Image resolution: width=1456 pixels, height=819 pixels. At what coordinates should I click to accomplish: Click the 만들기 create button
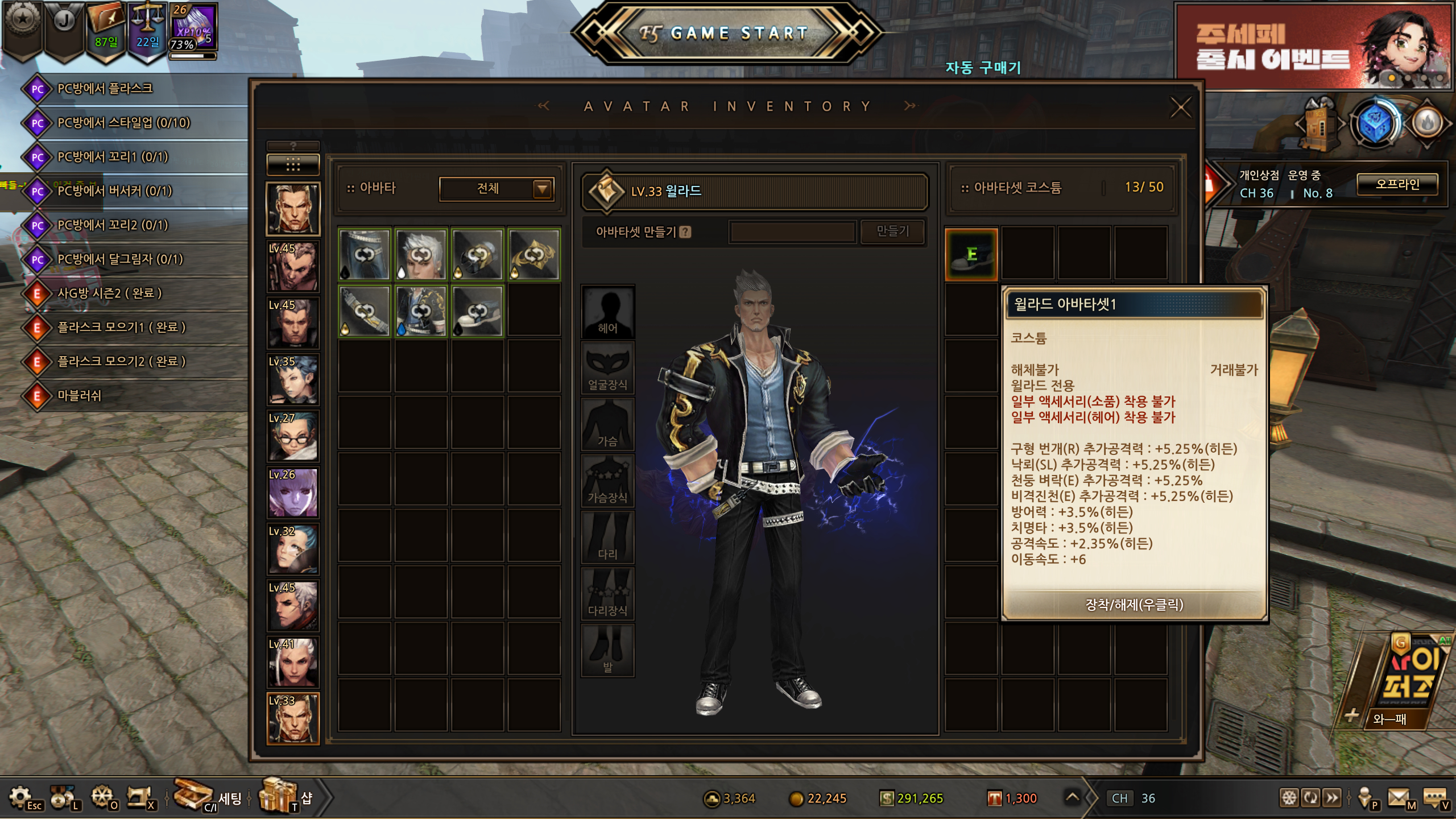tap(892, 231)
